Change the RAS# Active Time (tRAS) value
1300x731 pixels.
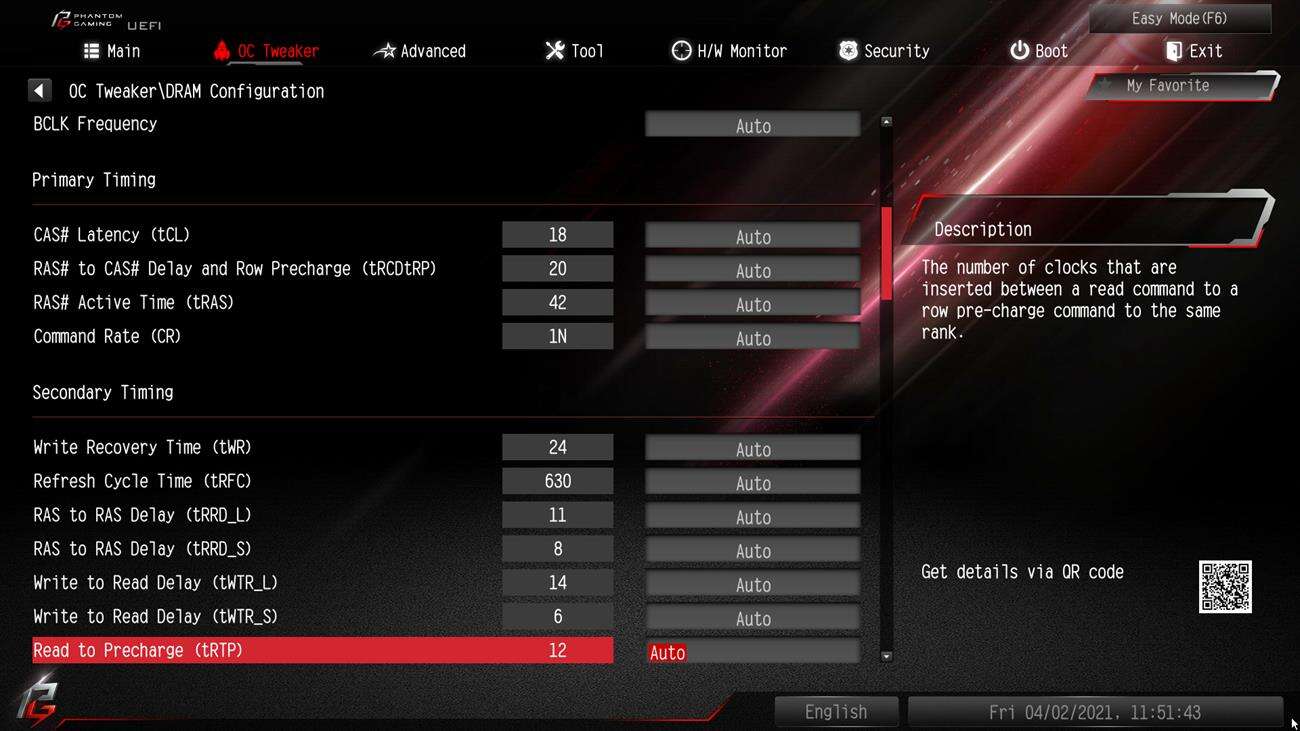click(x=752, y=304)
